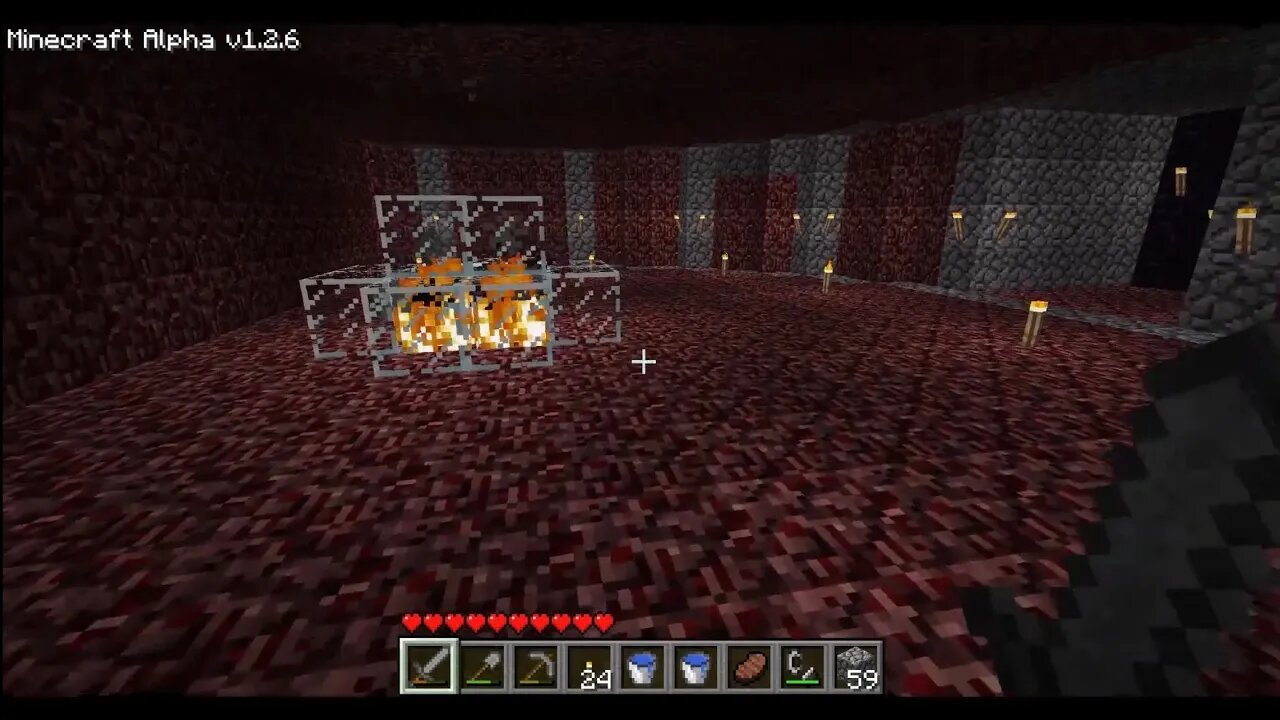
Task: Select the iron pickaxe in the hotbar
Action: tap(535, 666)
